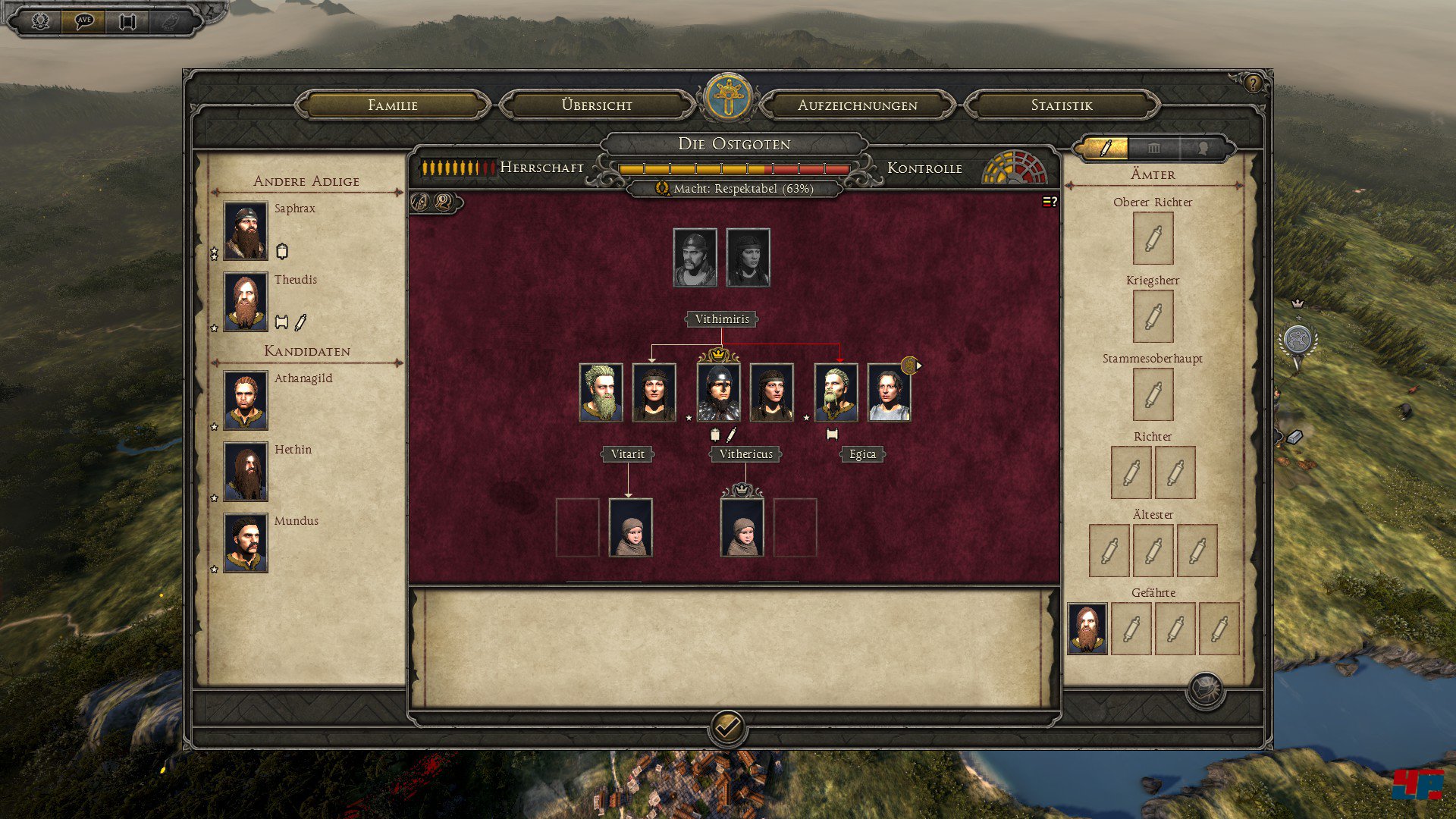Viewport: 1456px width, 819px height.
Task: Open the Kriegsherr office slot
Action: coord(1153,316)
